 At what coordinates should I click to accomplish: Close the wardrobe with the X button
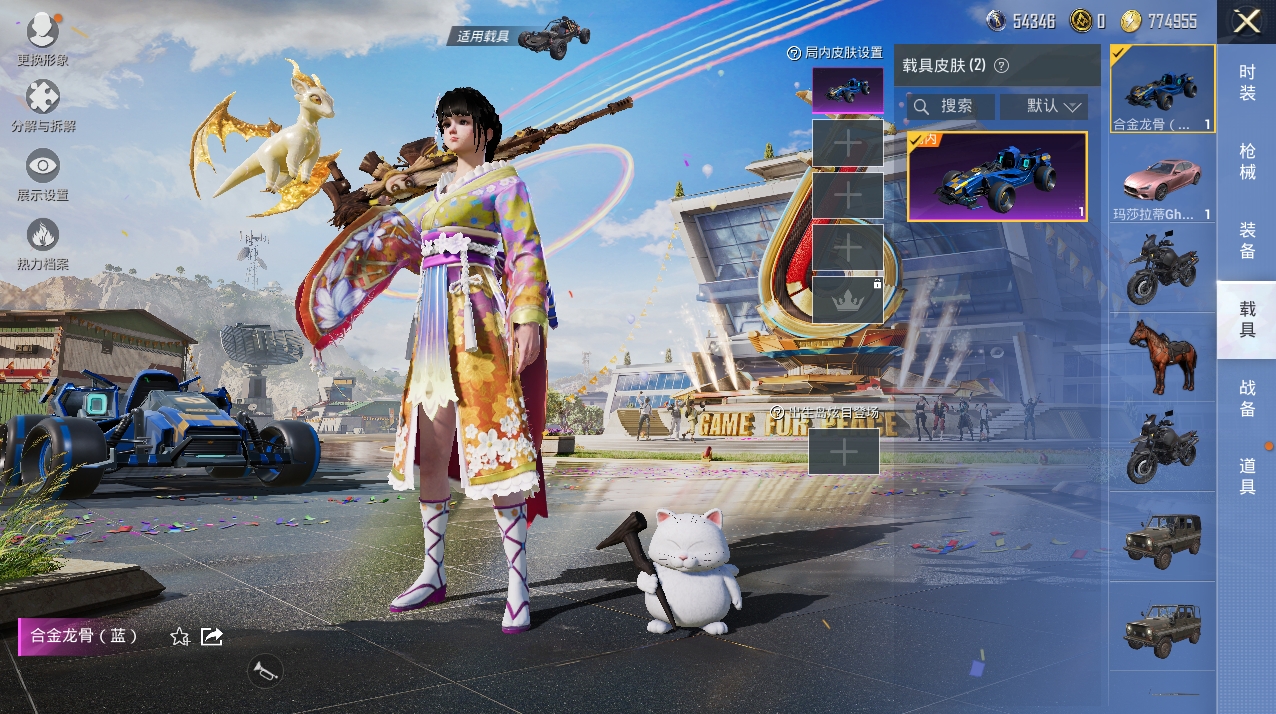click(x=1246, y=21)
